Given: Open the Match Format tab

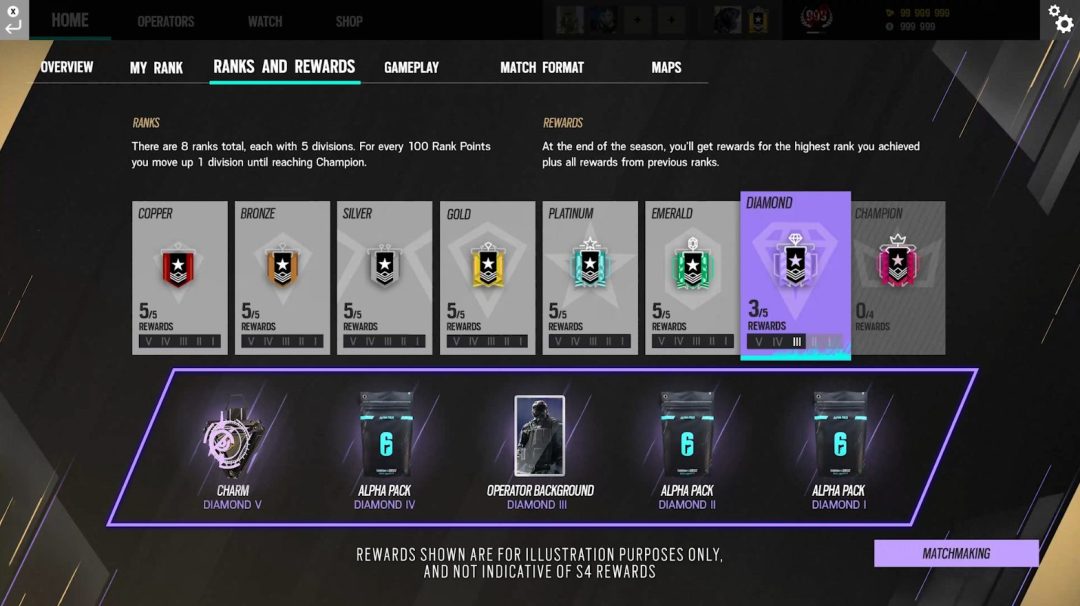Looking at the screenshot, I should (x=542, y=67).
